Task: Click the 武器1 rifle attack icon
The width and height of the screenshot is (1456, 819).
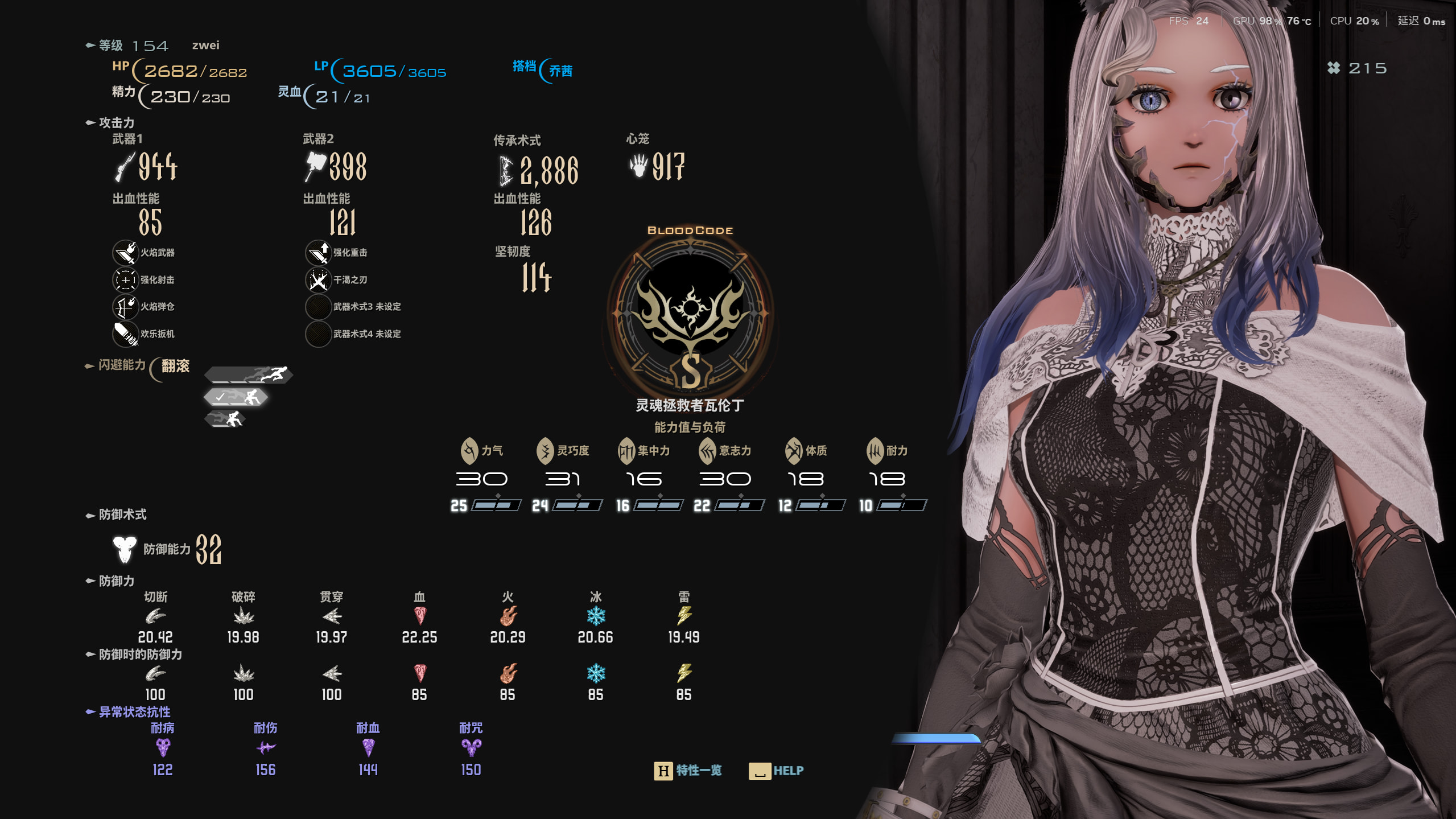Action: pyautogui.click(x=125, y=167)
